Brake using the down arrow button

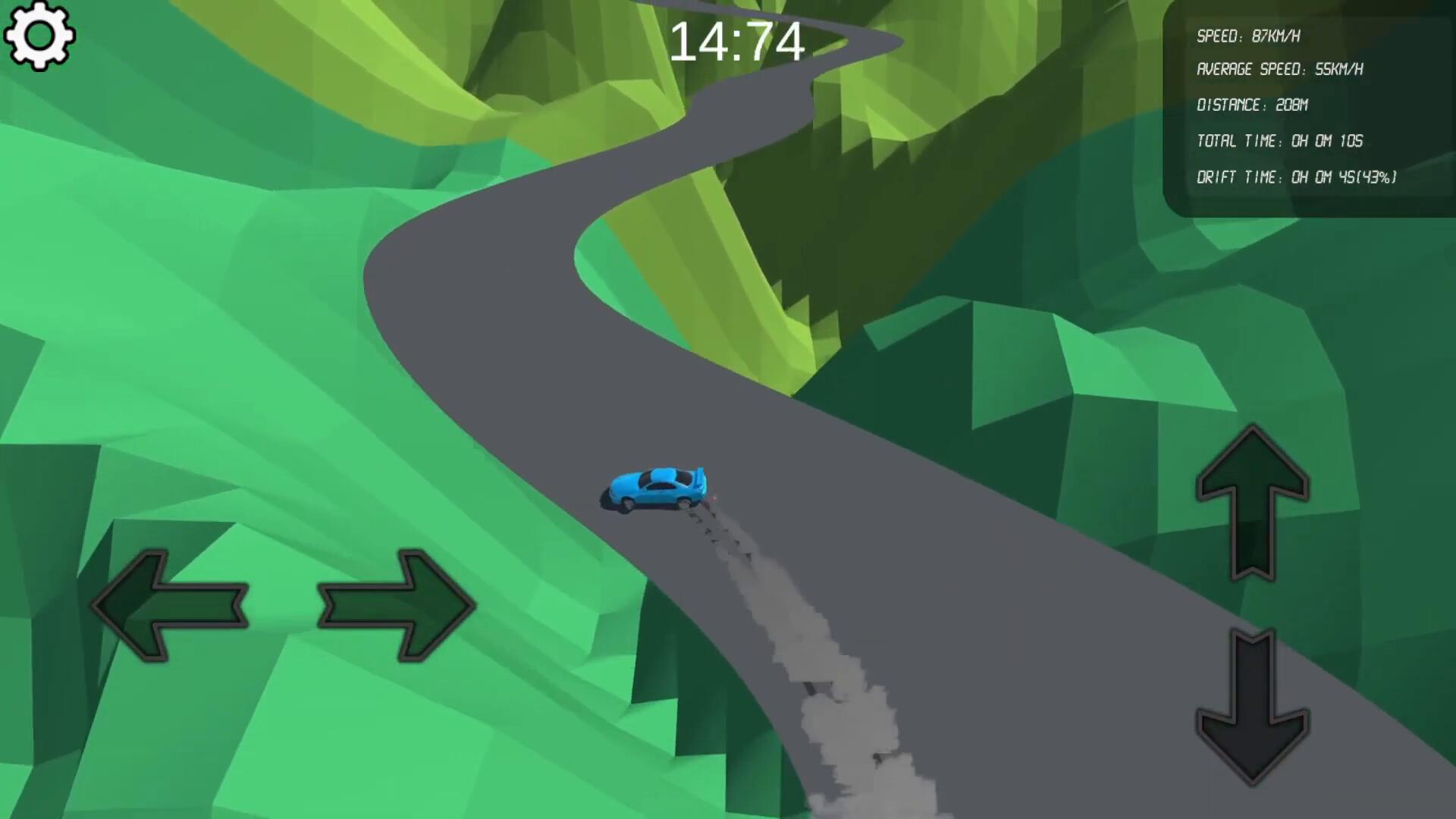click(1253, 707)
